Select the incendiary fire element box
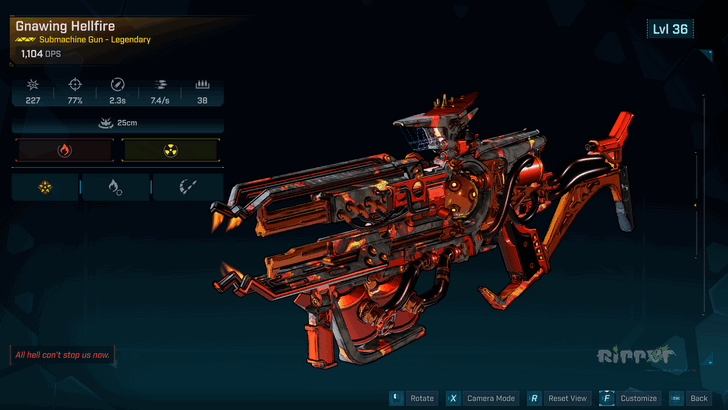Screen dimensions: 728x410 tap(65, 151)
